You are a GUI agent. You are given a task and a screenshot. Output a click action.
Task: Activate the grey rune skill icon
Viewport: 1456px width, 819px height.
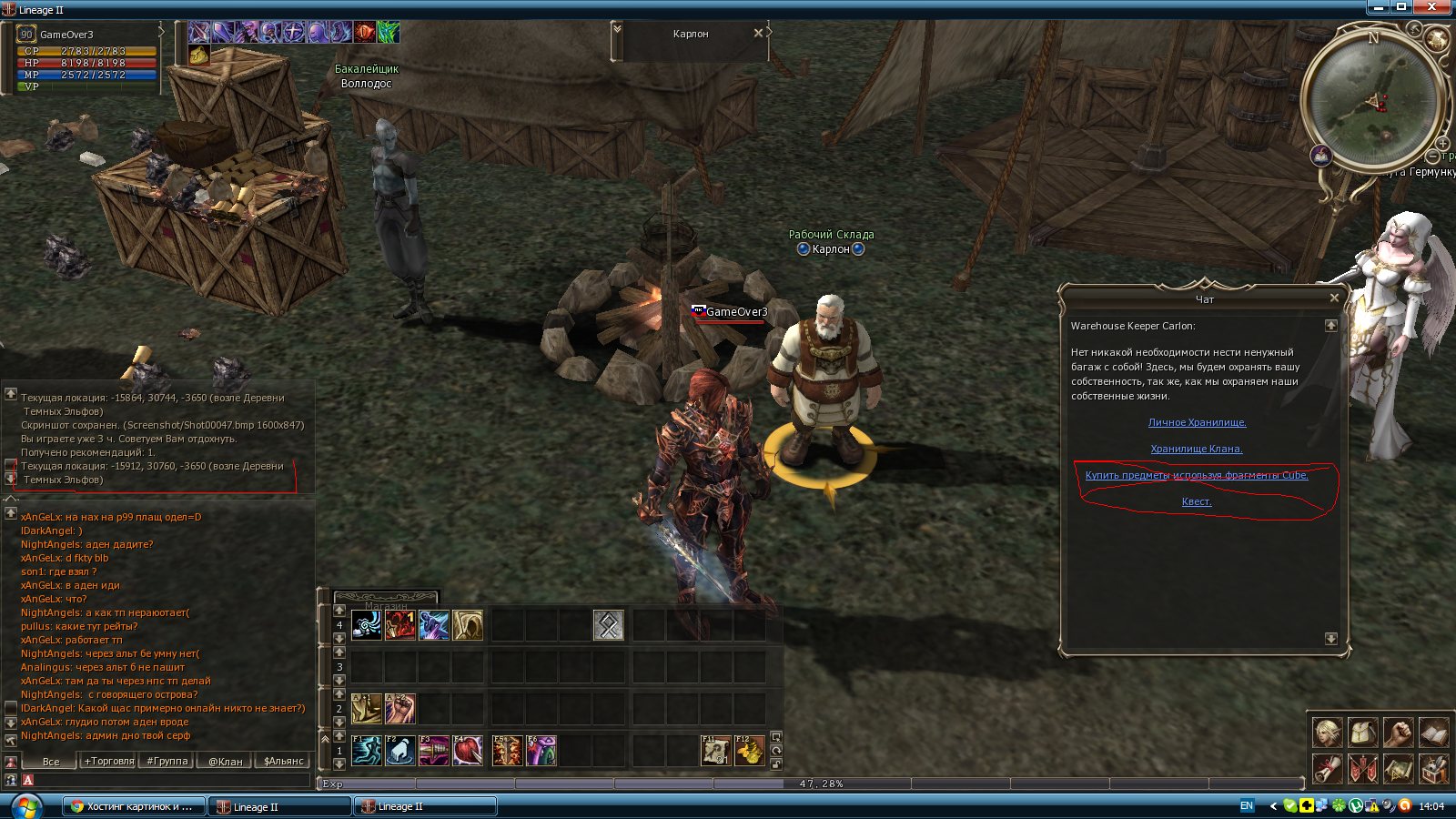point(609,625)
